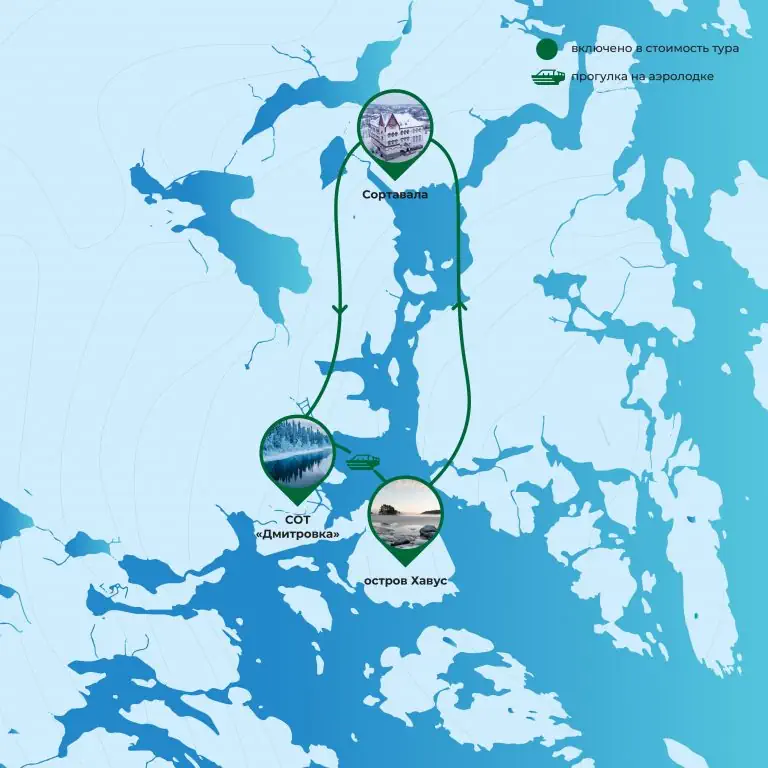This screenshot has height=768, width=768.
Task: Open the СОТ «Дмитровка» location pin
Action: 296,453
